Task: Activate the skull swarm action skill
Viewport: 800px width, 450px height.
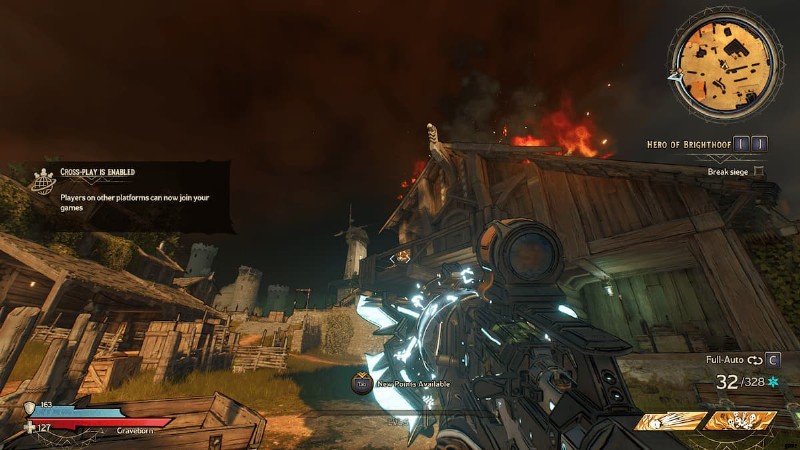Action: (x=741, y=421)
